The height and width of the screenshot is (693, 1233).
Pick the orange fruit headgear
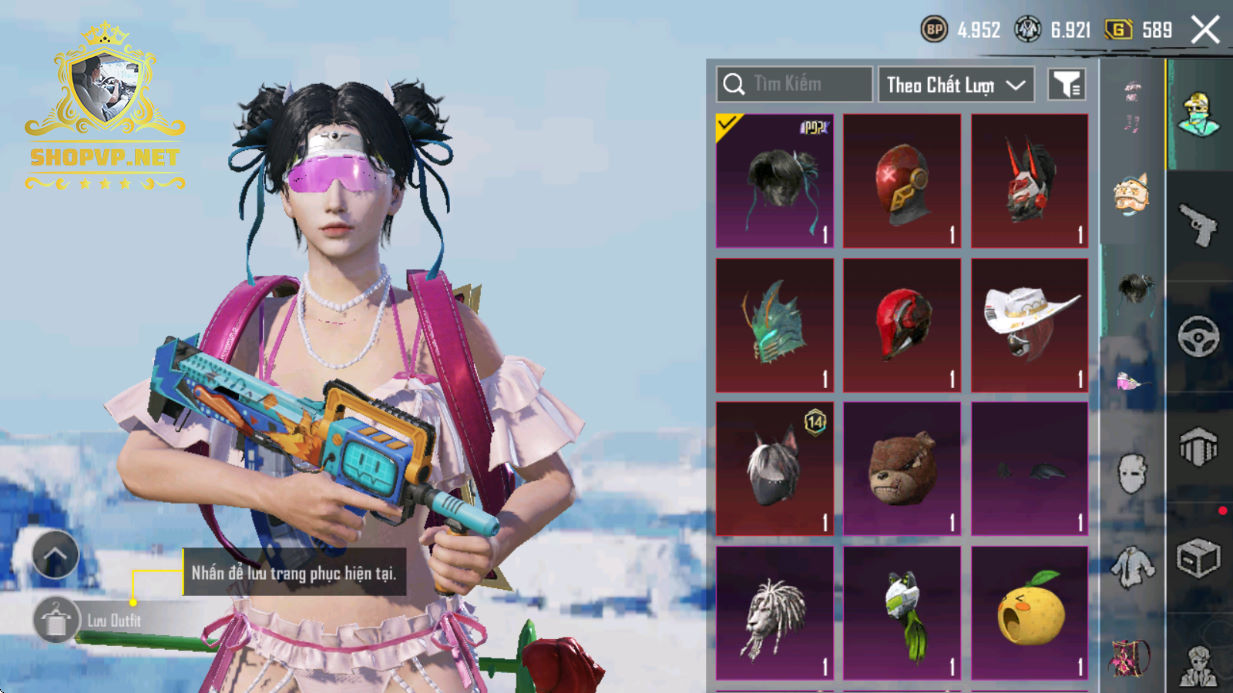click(1029, 613)
